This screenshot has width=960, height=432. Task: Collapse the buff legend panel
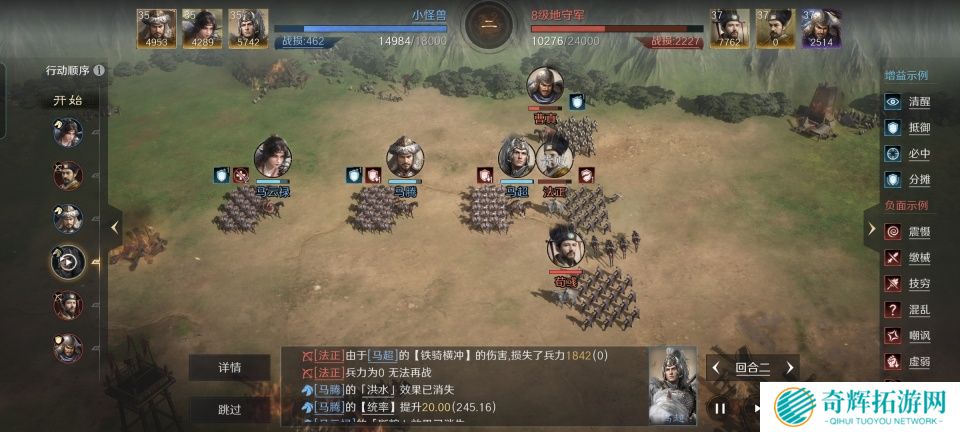tap(870, 227)
